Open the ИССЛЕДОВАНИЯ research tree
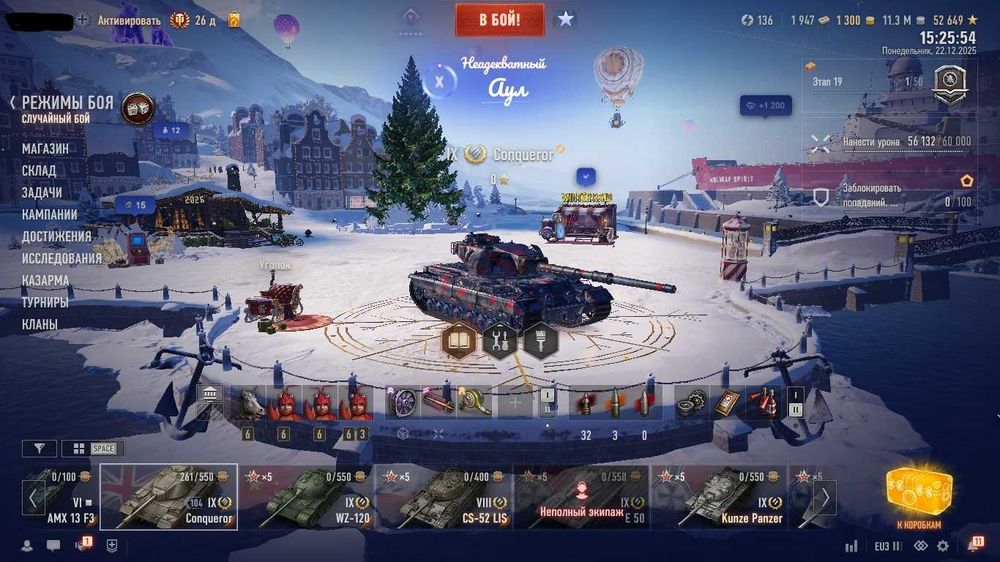Viewport: 1000px width, 562px height. (x=62, y=258)
